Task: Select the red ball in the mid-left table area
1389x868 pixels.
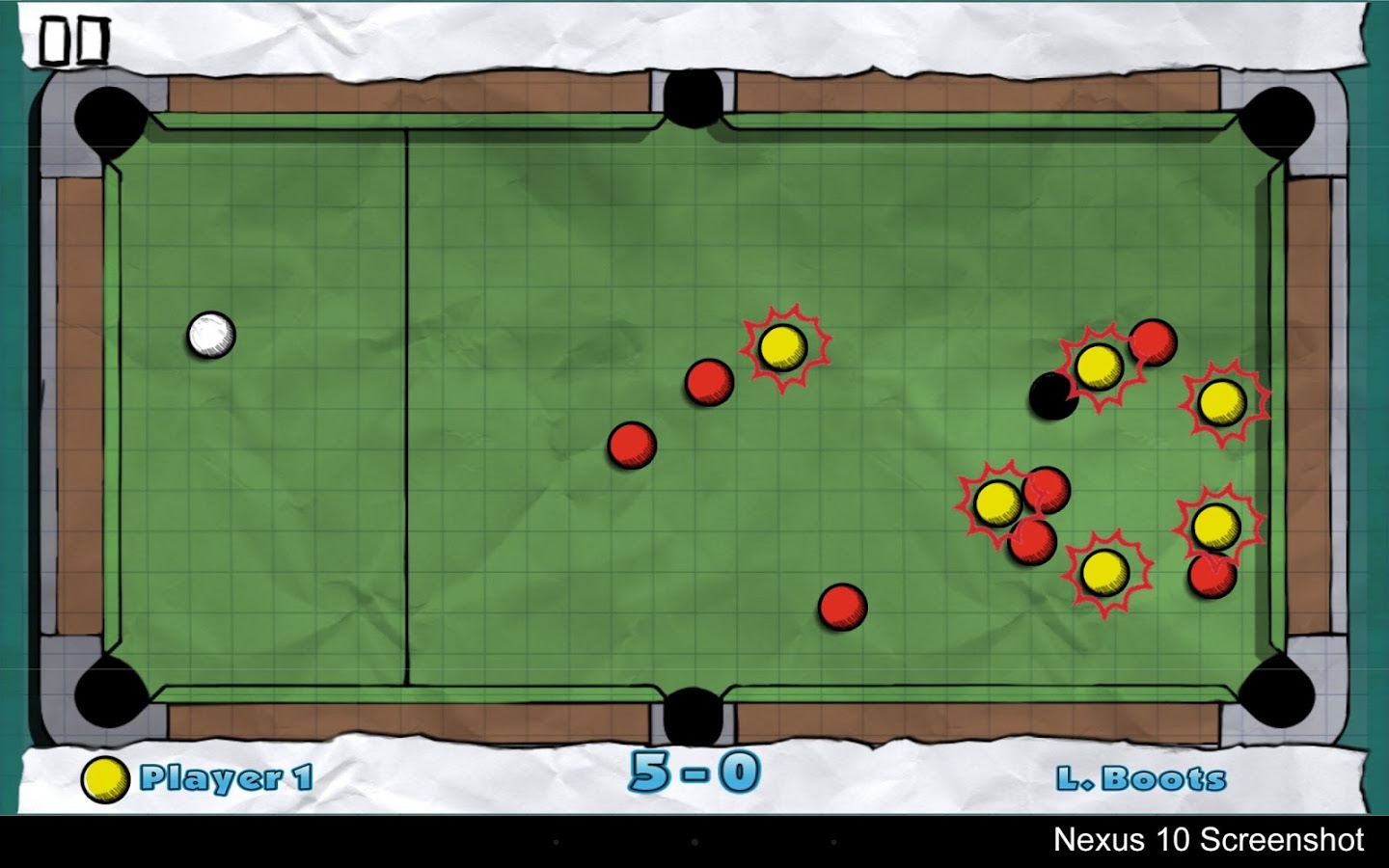Action: click(x=632, y=445)
